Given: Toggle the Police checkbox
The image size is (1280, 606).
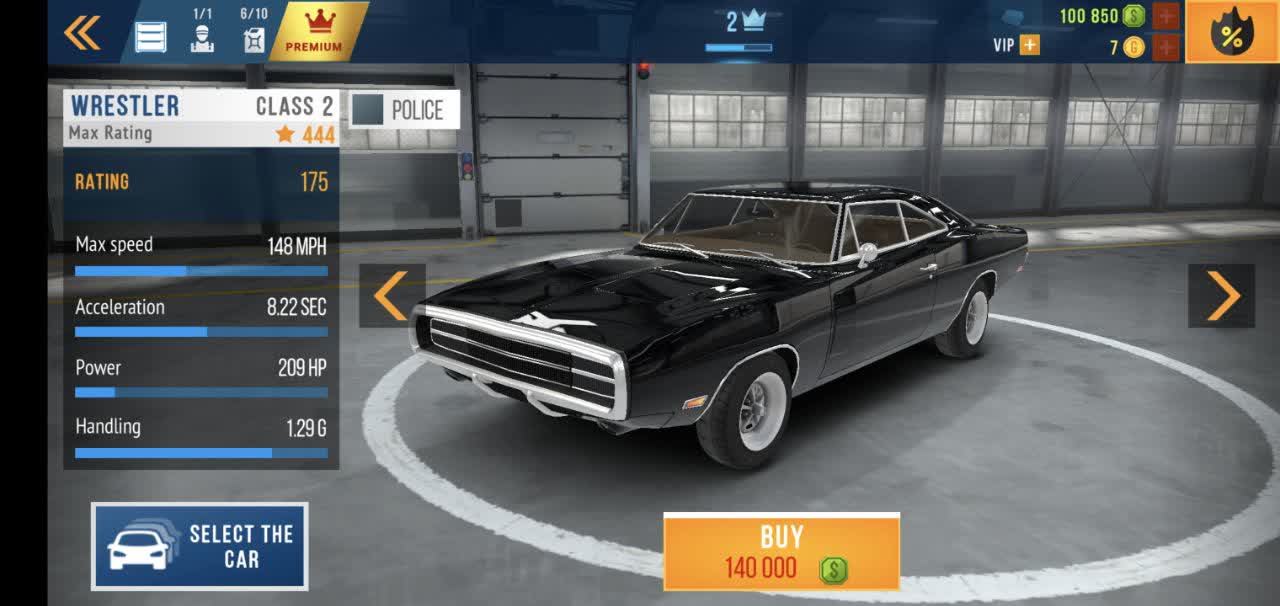Looking at the screenshot, I should click(x=368, y=110).
